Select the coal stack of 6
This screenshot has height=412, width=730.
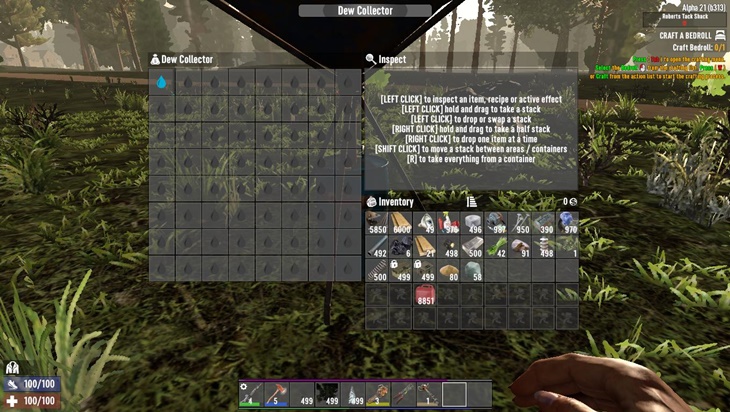(400, 246)
